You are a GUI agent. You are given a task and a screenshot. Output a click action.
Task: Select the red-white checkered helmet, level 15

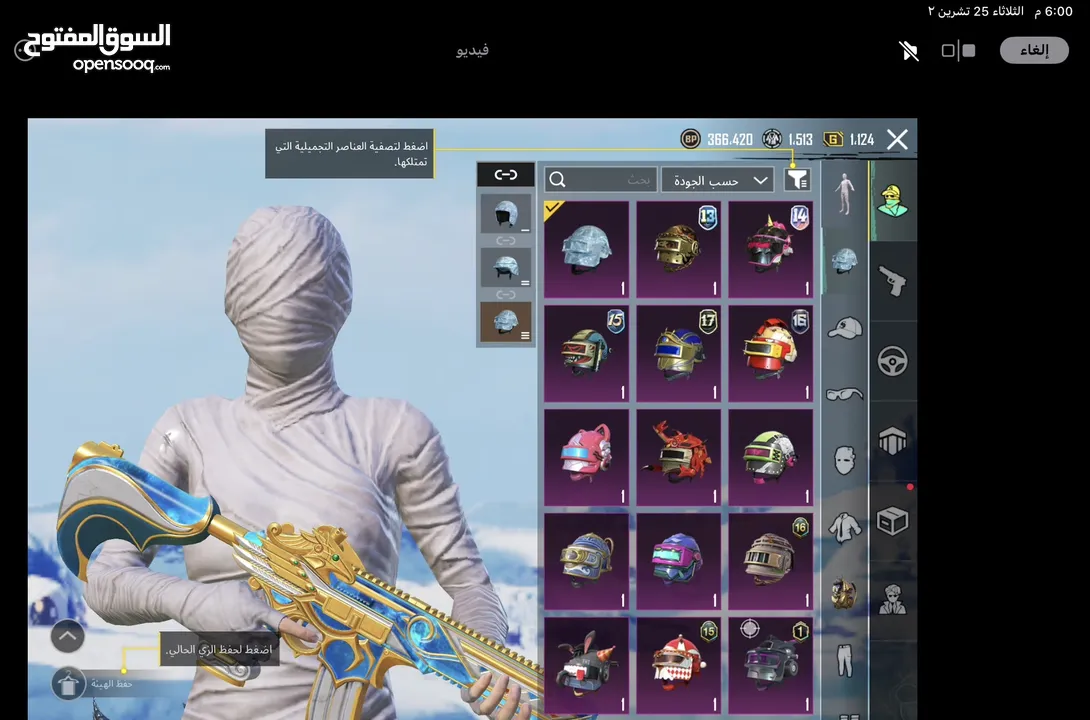(x=679, y=665)
